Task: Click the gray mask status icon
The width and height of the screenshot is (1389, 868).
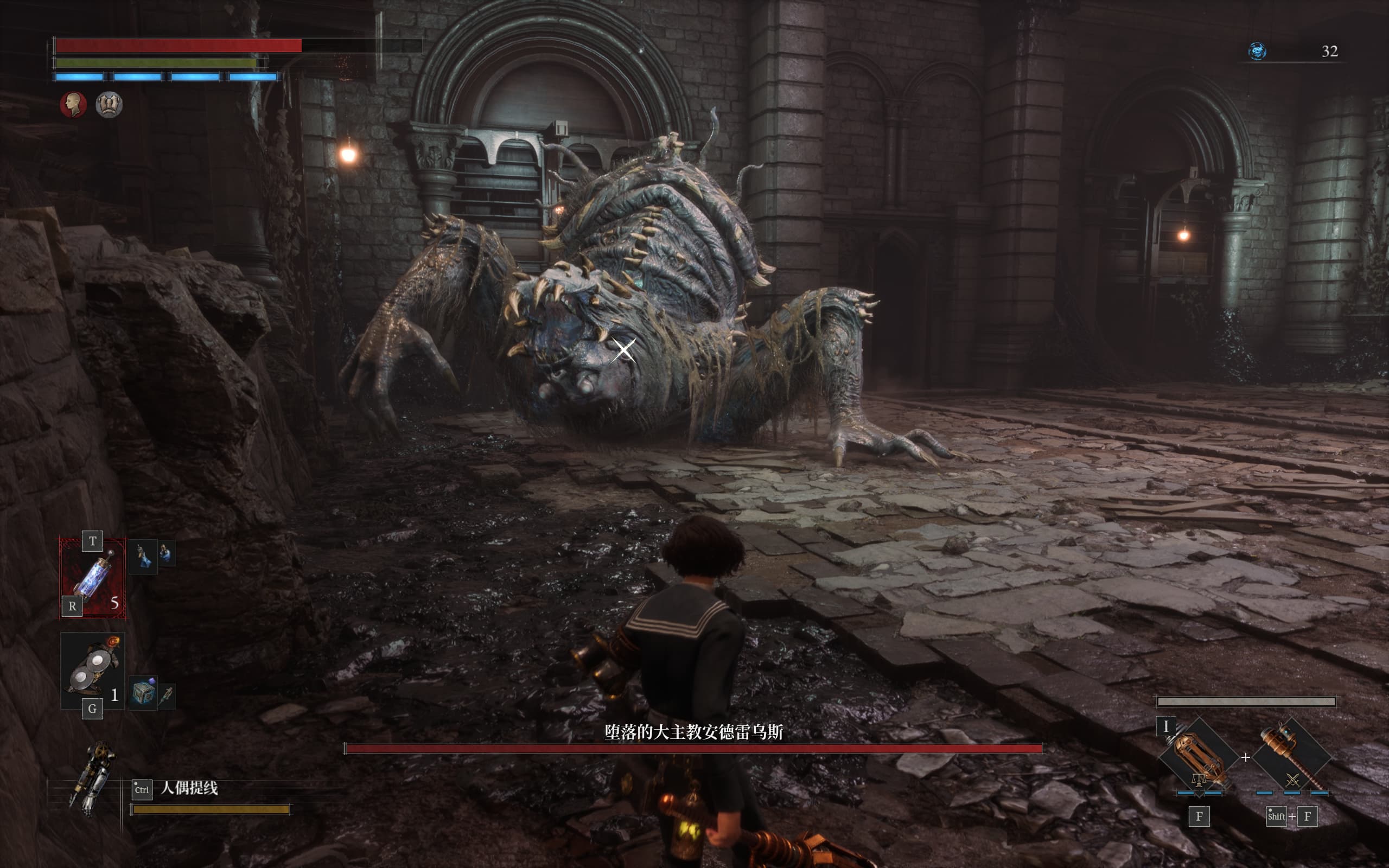Action: (109, 105)
